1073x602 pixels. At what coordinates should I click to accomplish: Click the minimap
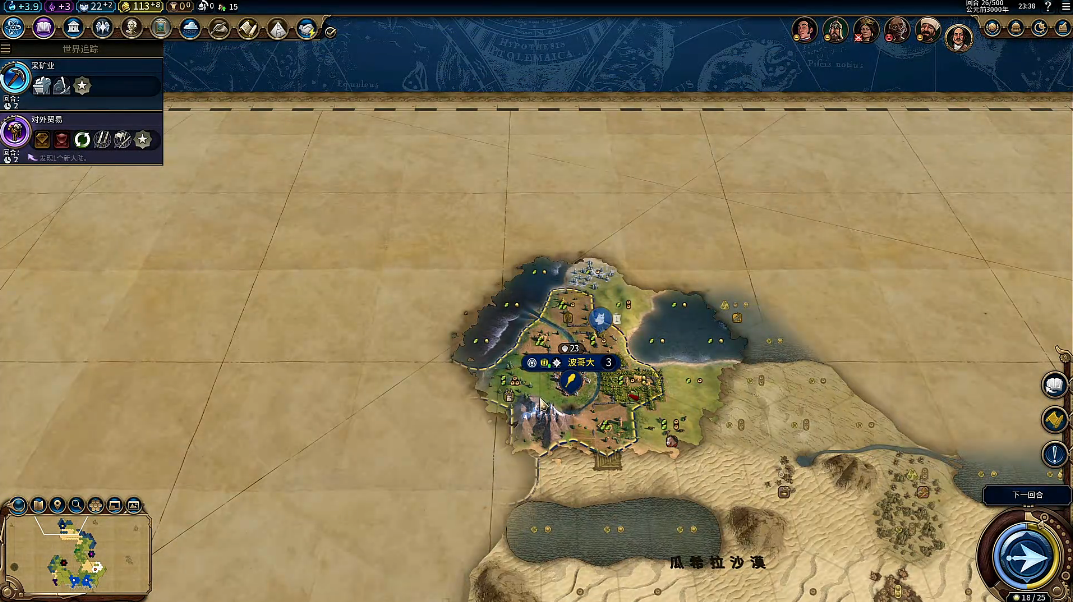[x=76, y=552]
